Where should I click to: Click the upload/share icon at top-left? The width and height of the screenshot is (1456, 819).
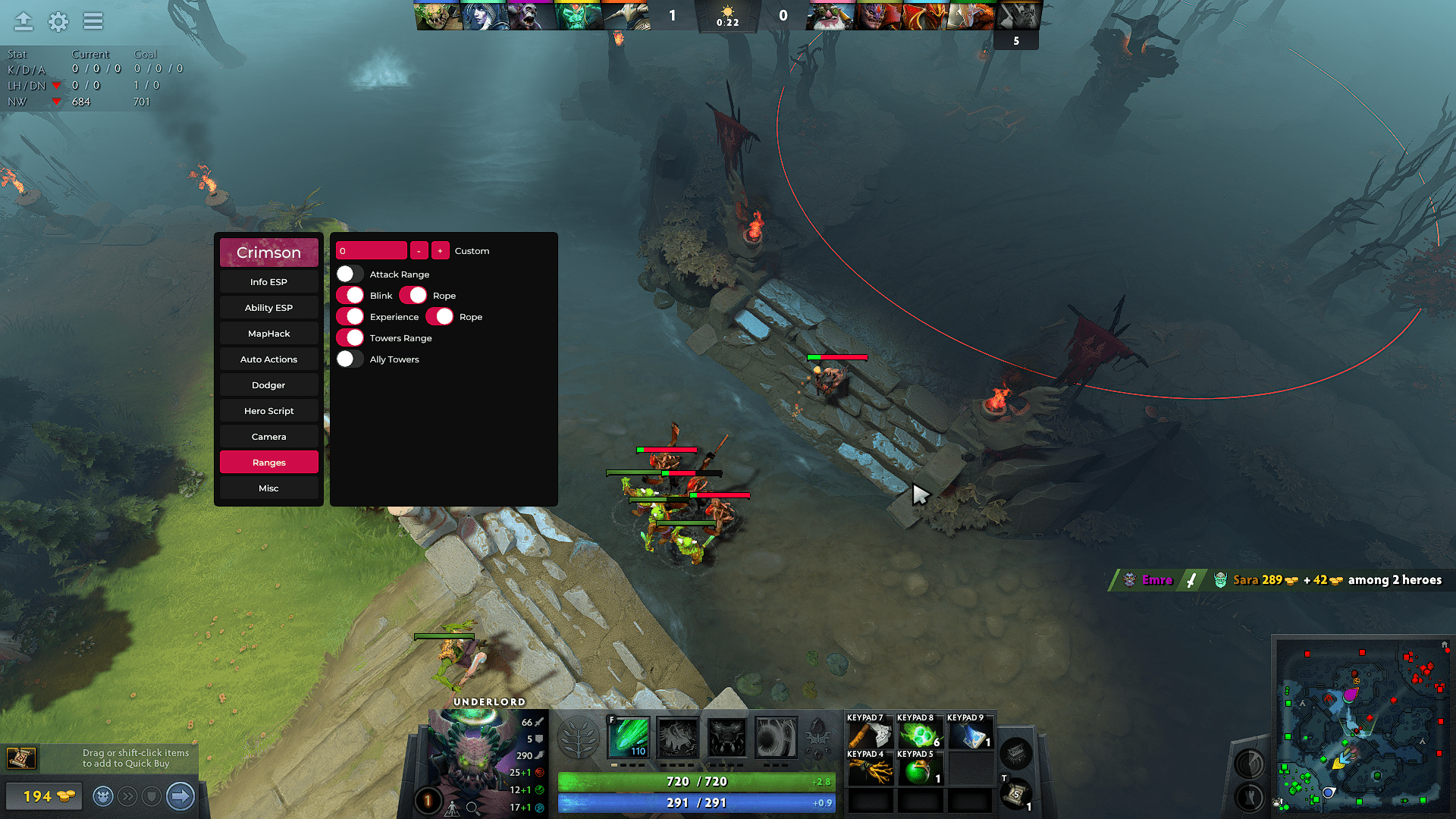[23, 22]
